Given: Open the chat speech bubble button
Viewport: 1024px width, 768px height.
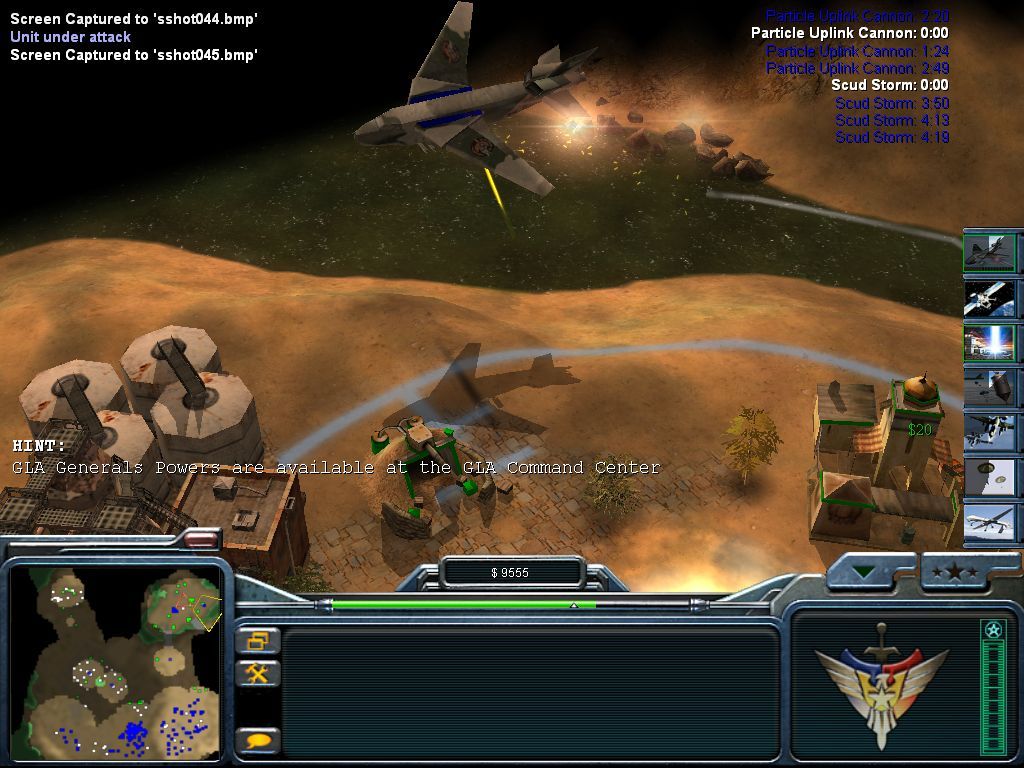Looking at the screenshot, I should [x=258, y=741].
